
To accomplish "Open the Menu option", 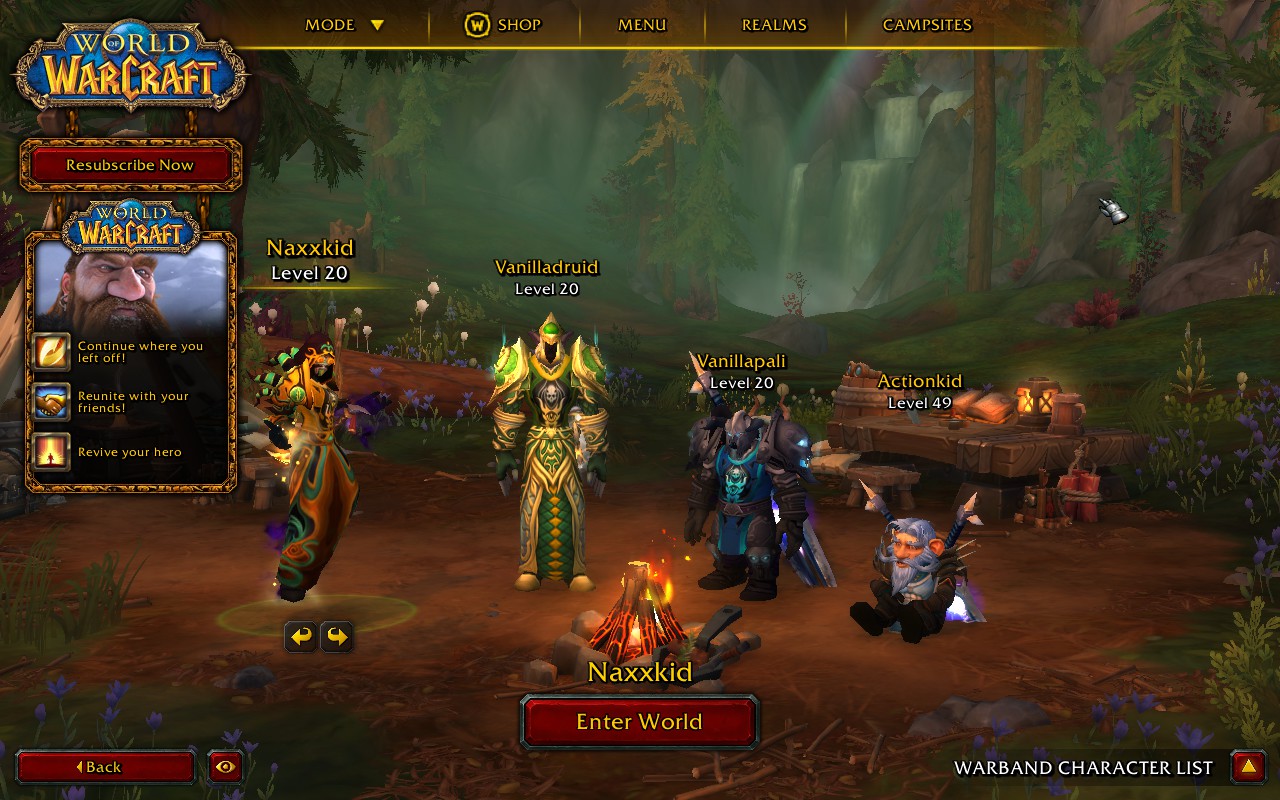I will point(642,25).
